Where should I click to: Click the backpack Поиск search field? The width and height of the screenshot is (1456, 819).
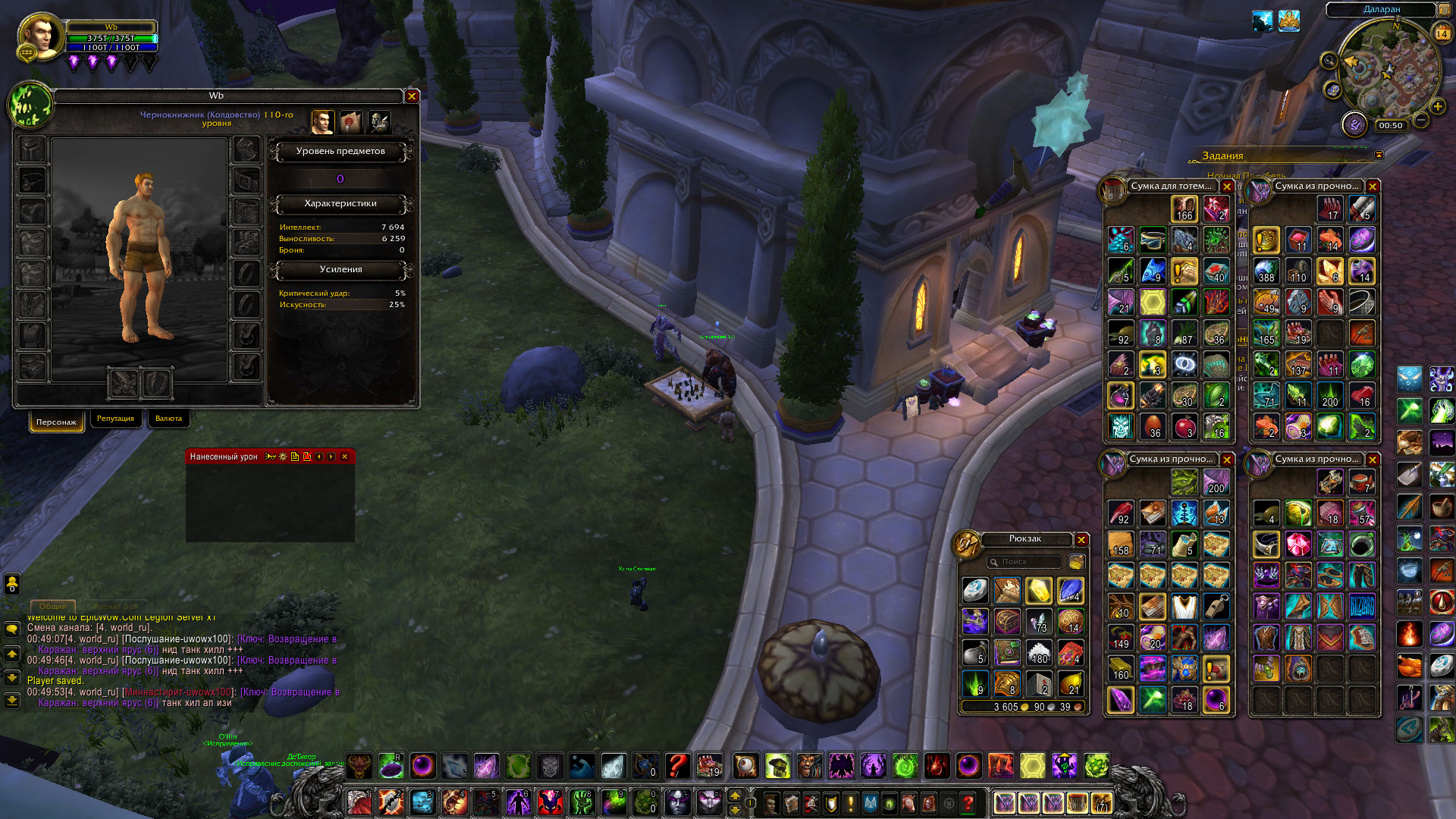coord(1024,562)
